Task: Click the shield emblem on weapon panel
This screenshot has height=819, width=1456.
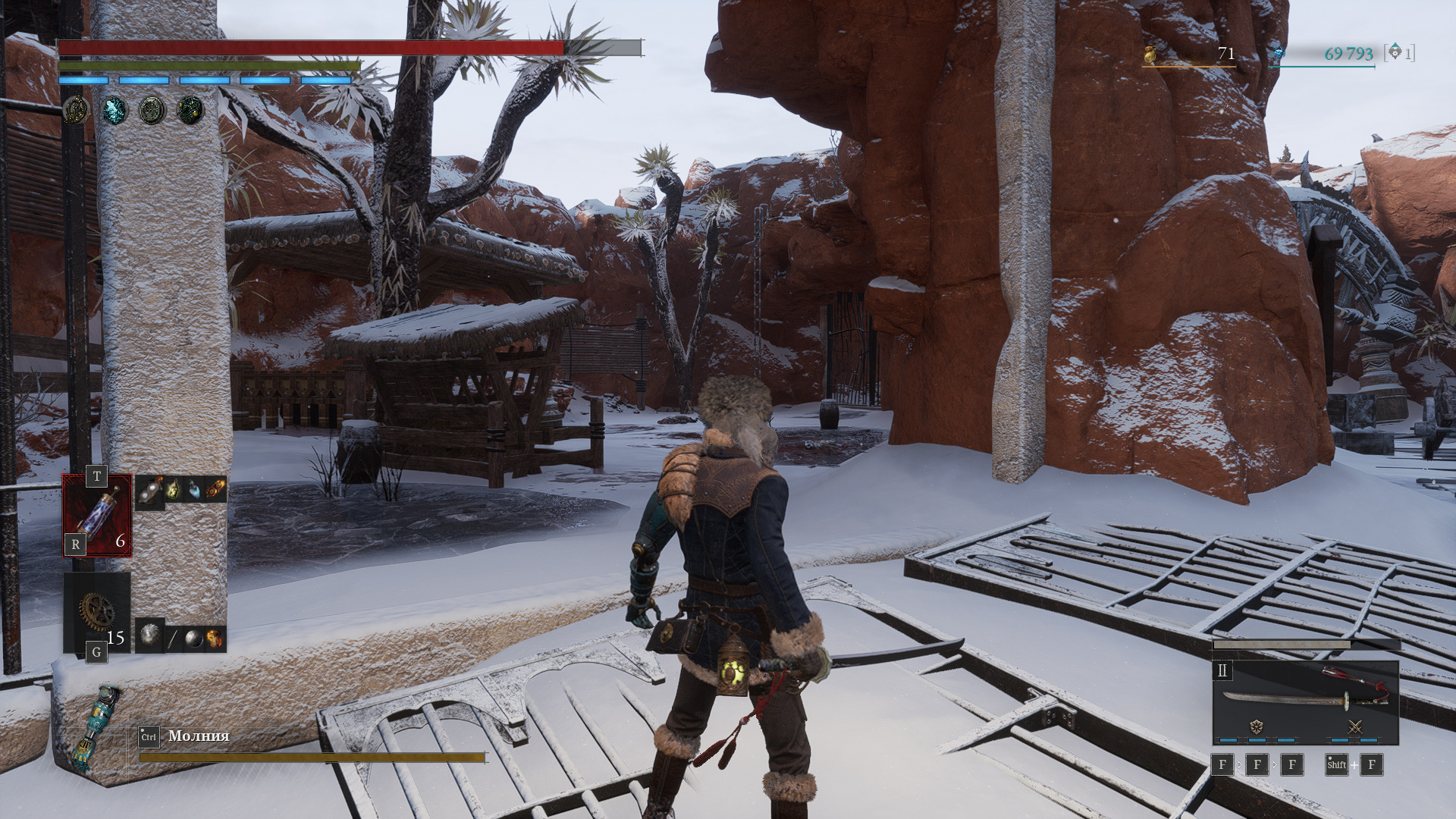Action: 1257,726
